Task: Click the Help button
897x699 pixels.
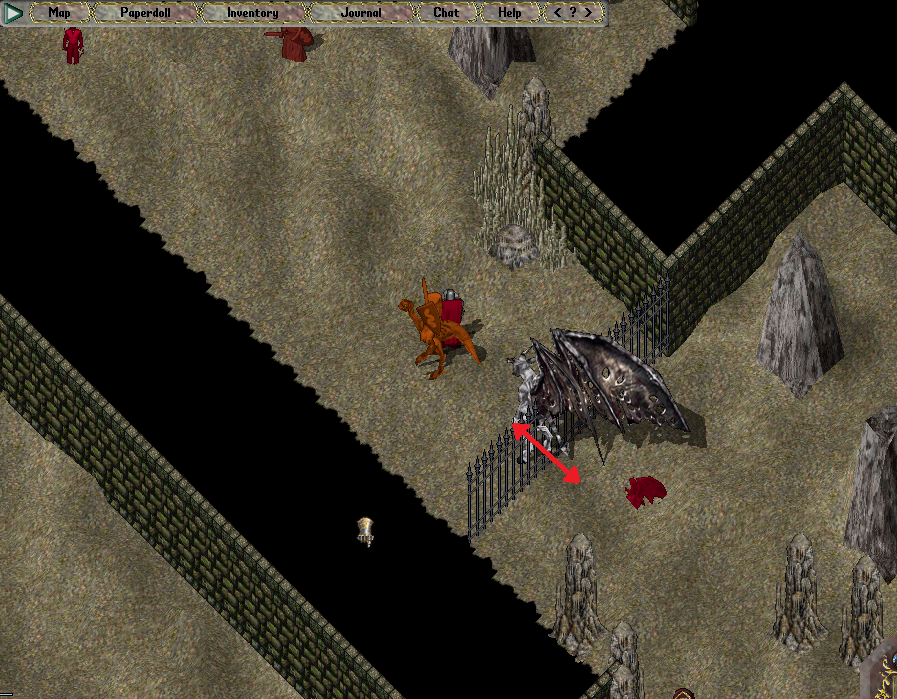Action: click(509, 13)
